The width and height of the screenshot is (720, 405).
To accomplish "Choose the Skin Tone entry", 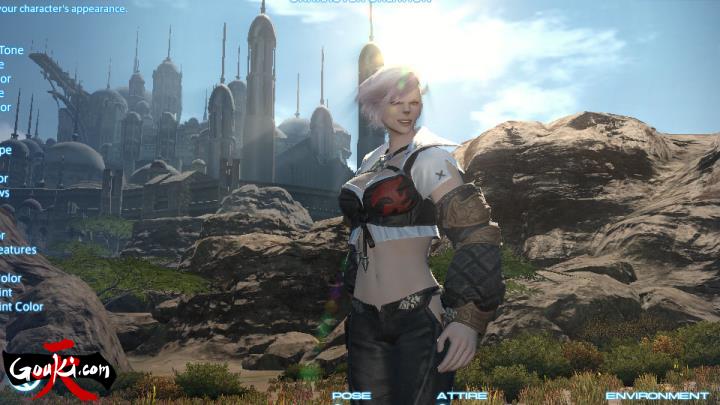I will pyautogui.click(x=12, y=50).
